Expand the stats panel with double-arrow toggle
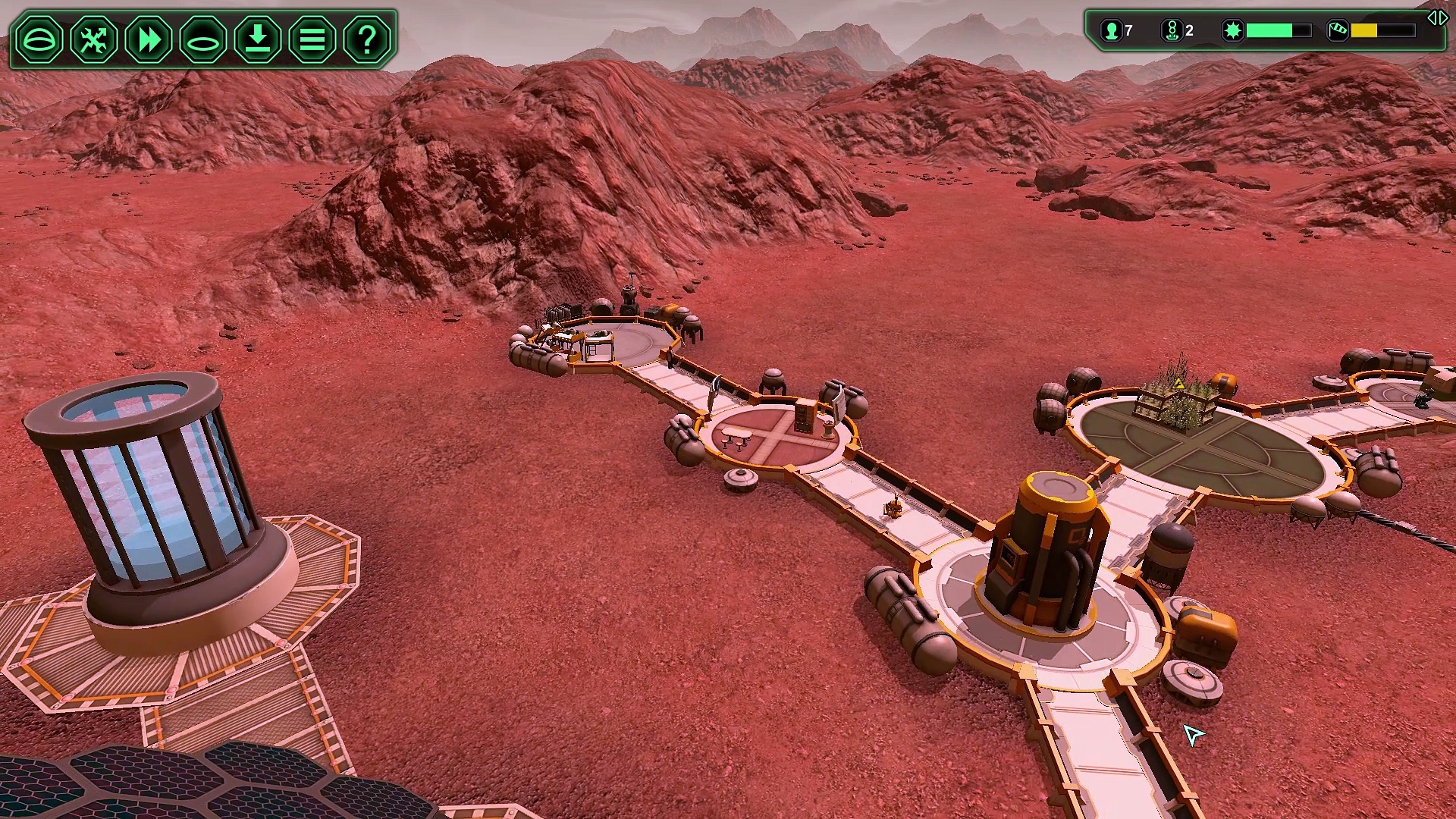The width and height of the screenshot is (1456, 819). coord(1437,18)
